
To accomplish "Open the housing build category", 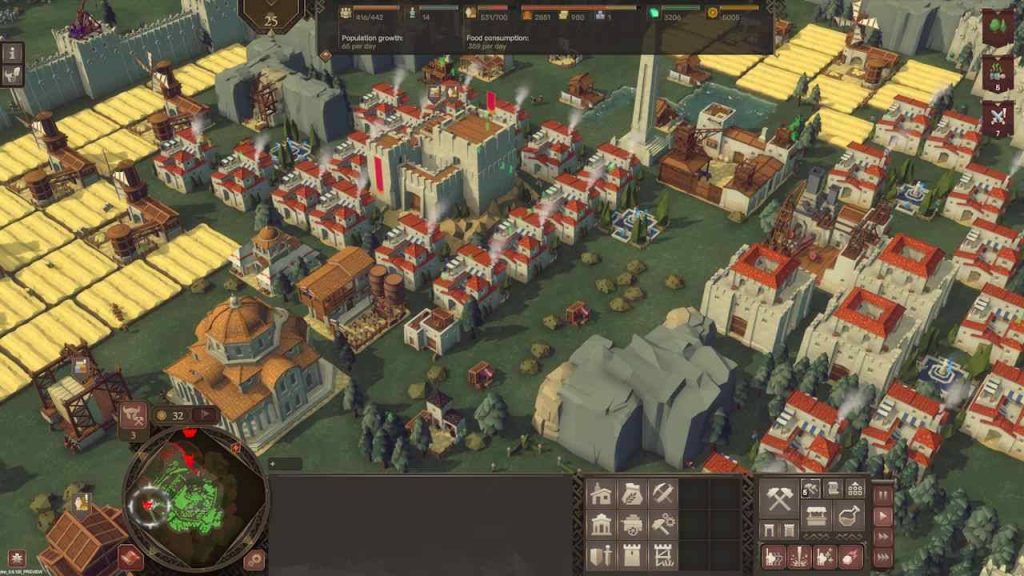I will 602,494.
